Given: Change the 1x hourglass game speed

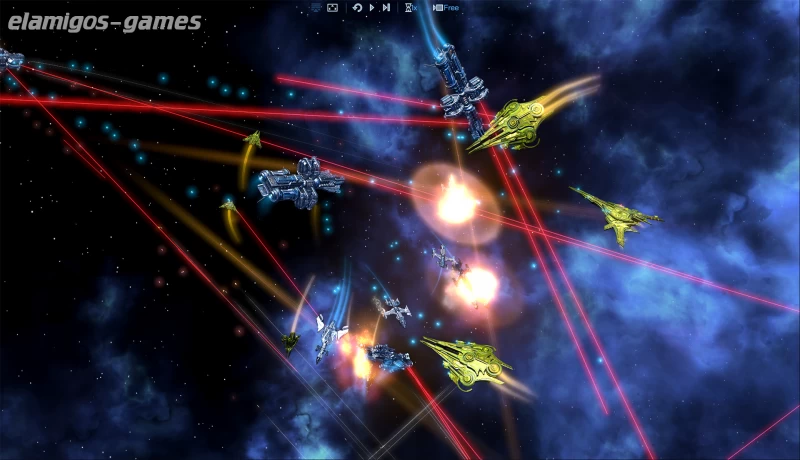Looking at the screenshot, I should click(x=411, y=8).
